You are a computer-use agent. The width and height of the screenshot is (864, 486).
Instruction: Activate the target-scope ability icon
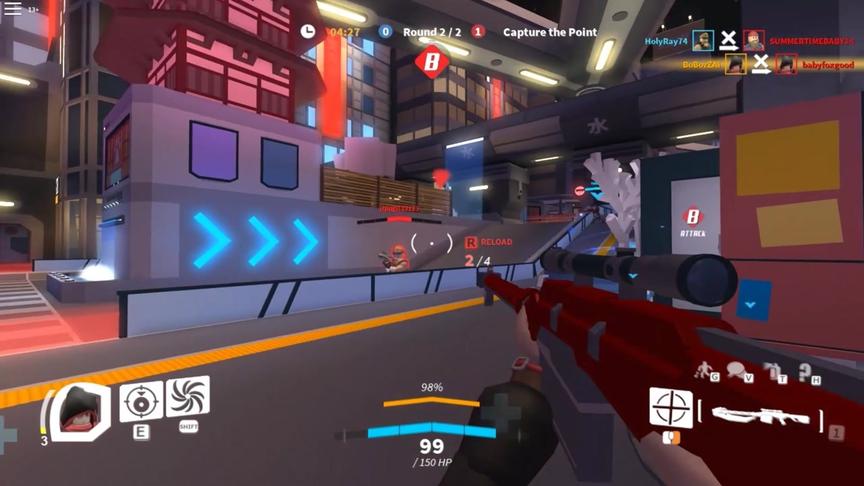[141, 400]
